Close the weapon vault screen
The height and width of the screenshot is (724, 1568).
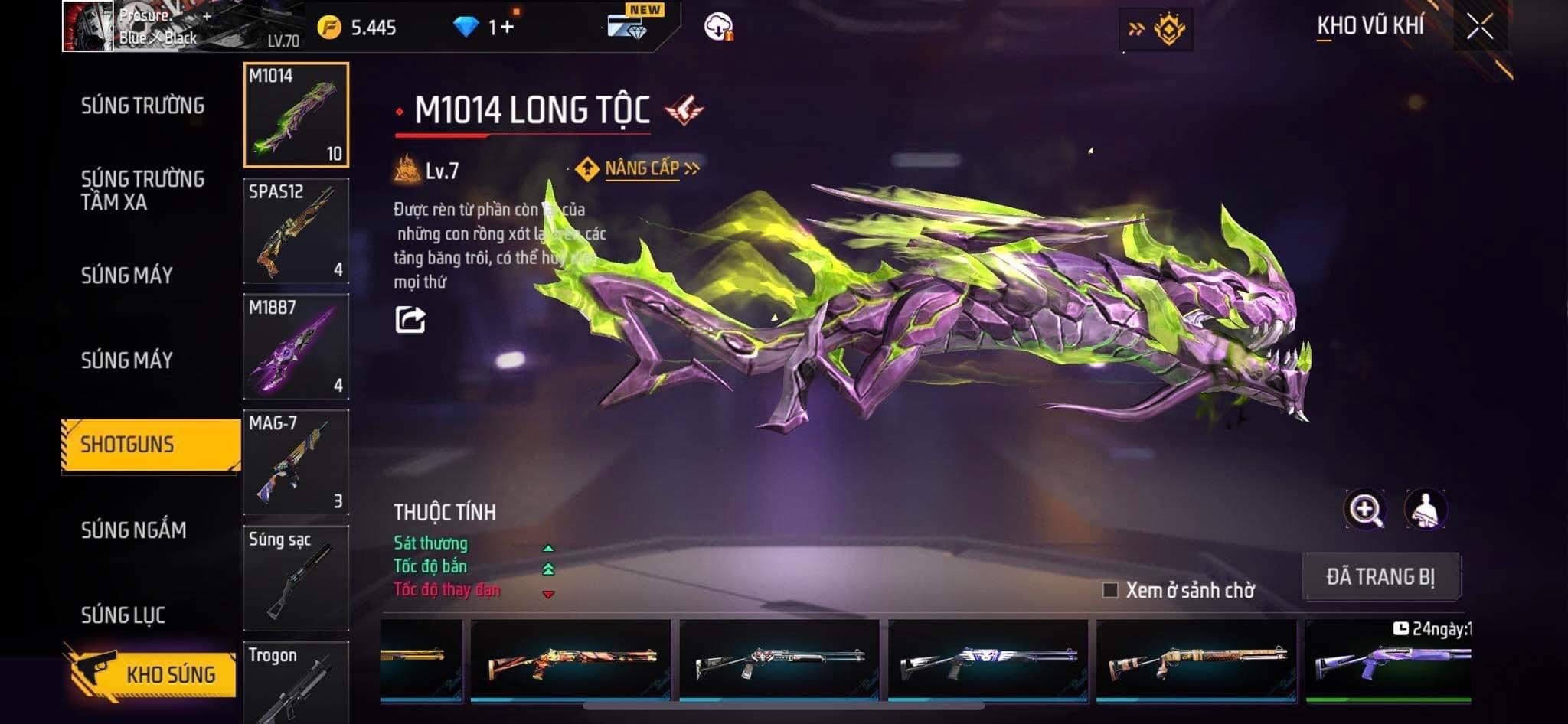(x=1480, y=27)
